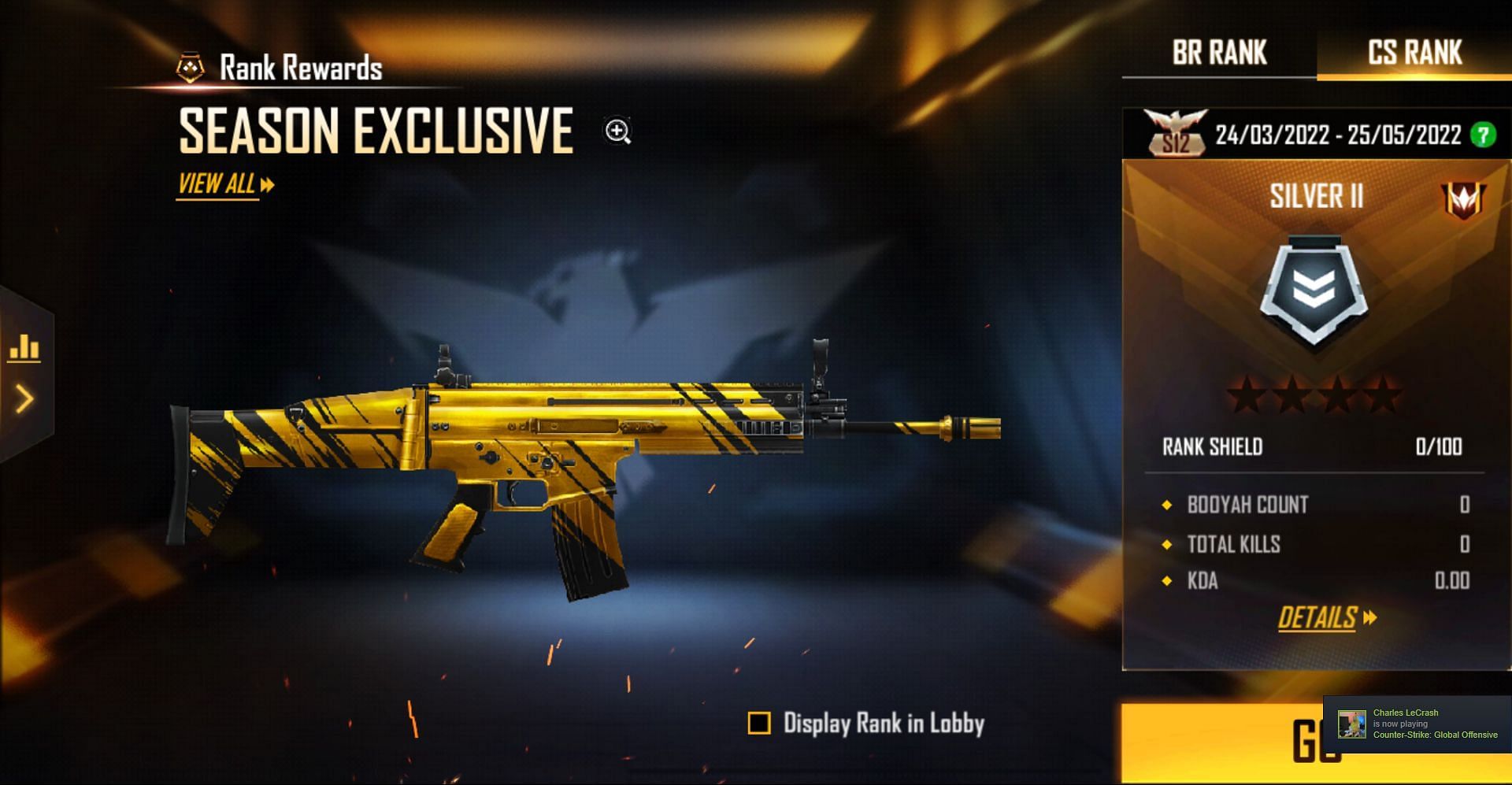Viewport: 1512px width, 785px height.
Task: Open Charles LeCrash Steam notification
Action: [x=1417, y=724]
